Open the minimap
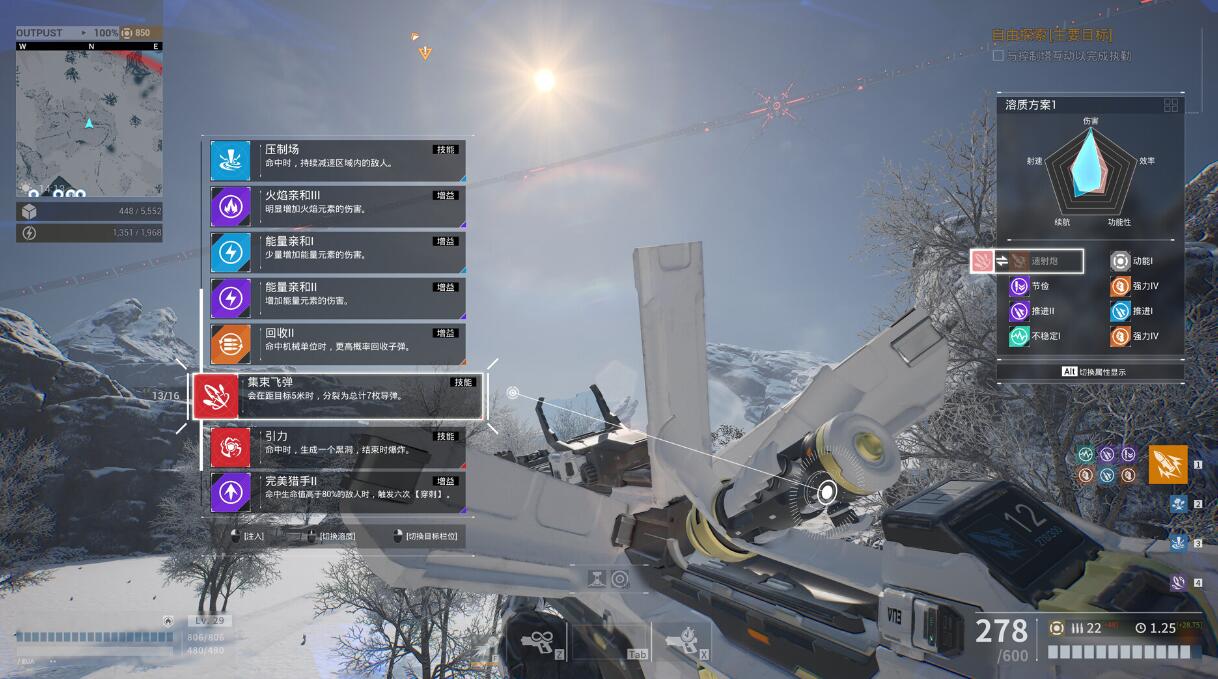Viewport: 1218px width, 679px height. pyautogui.click(x=88, y=122)
